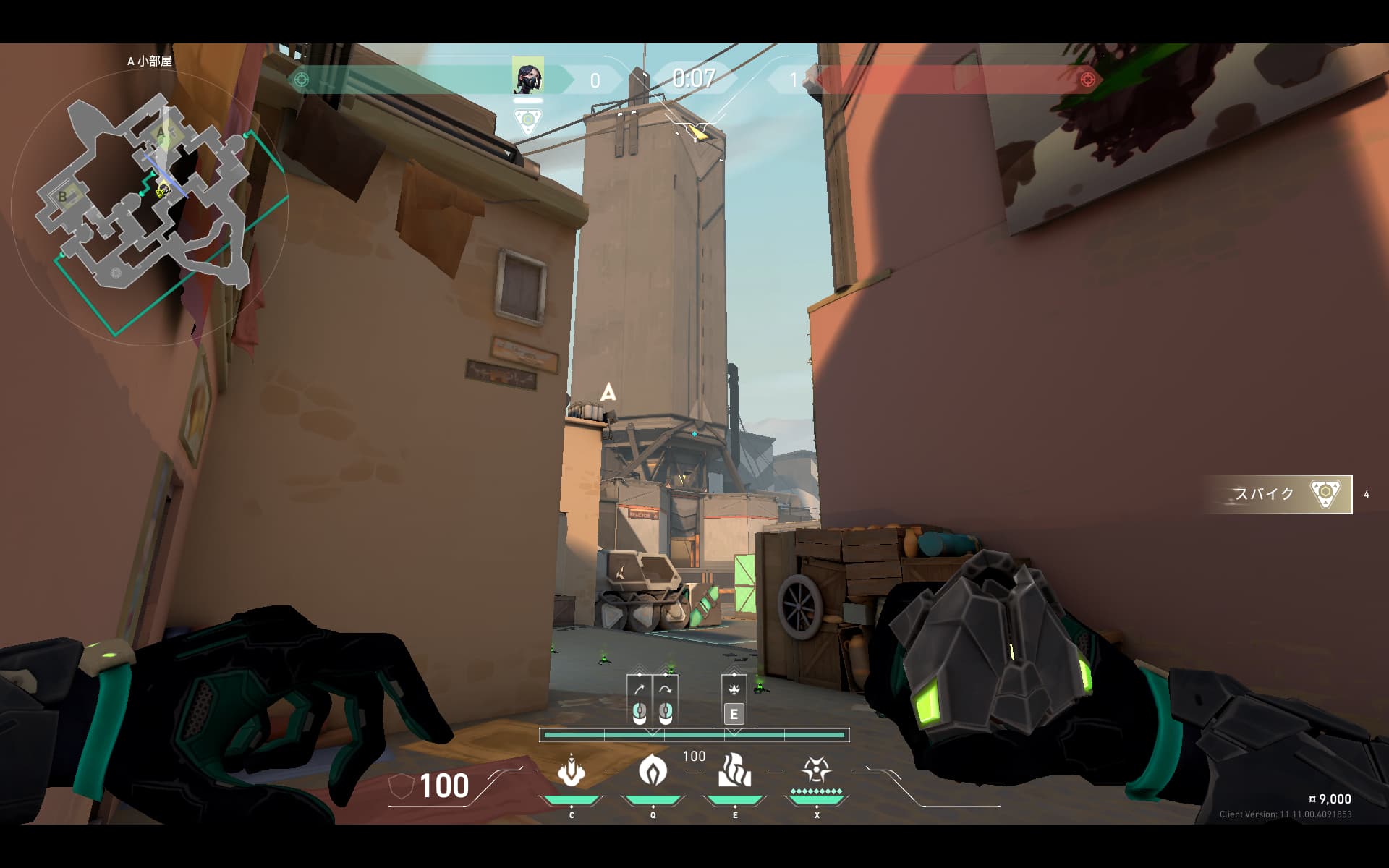This screenshot has height=868, width=1389.
Task: Click the A site waypoint marker
Action: (608, 393)
